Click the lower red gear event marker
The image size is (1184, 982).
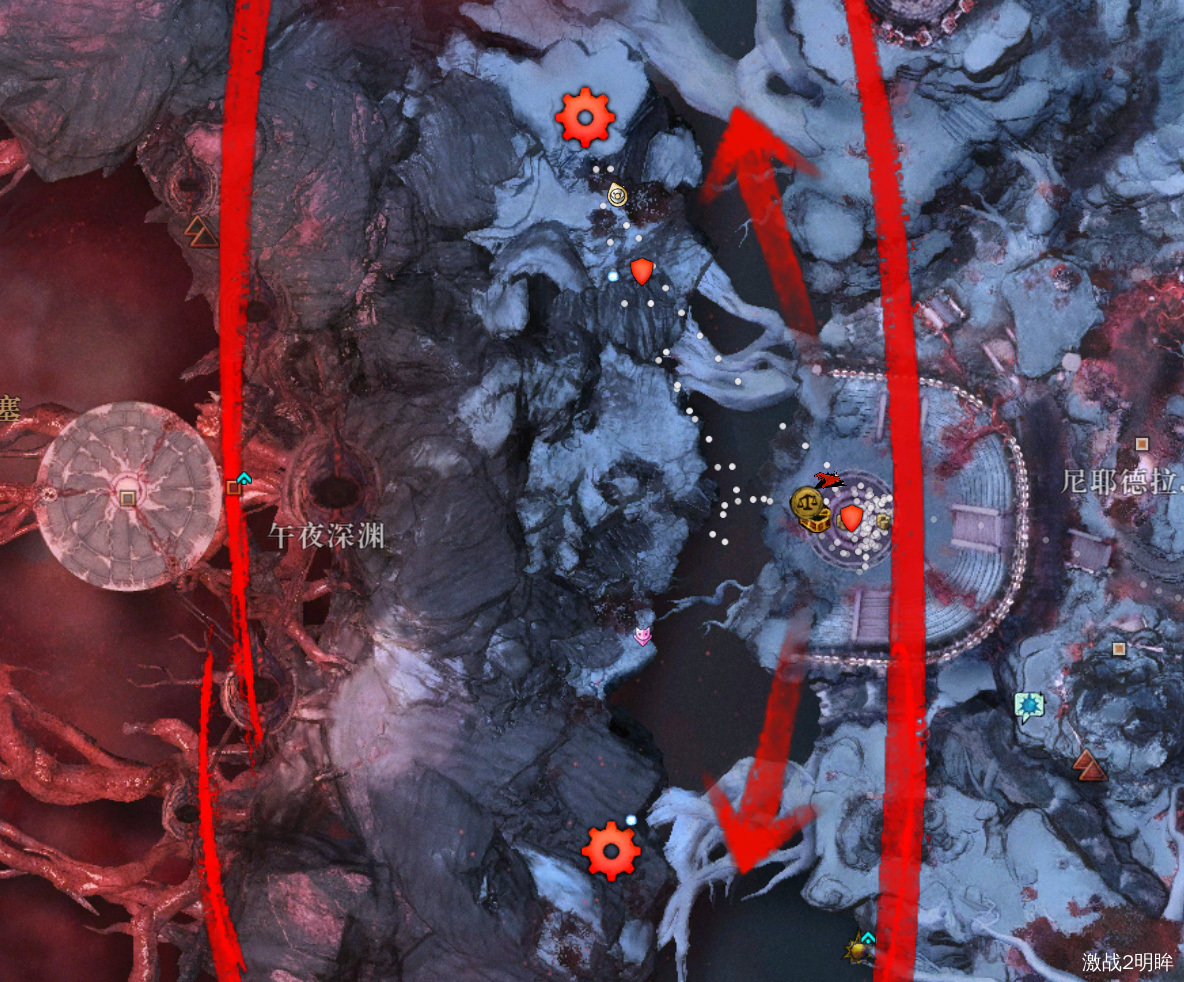click(x=610, y=851)
